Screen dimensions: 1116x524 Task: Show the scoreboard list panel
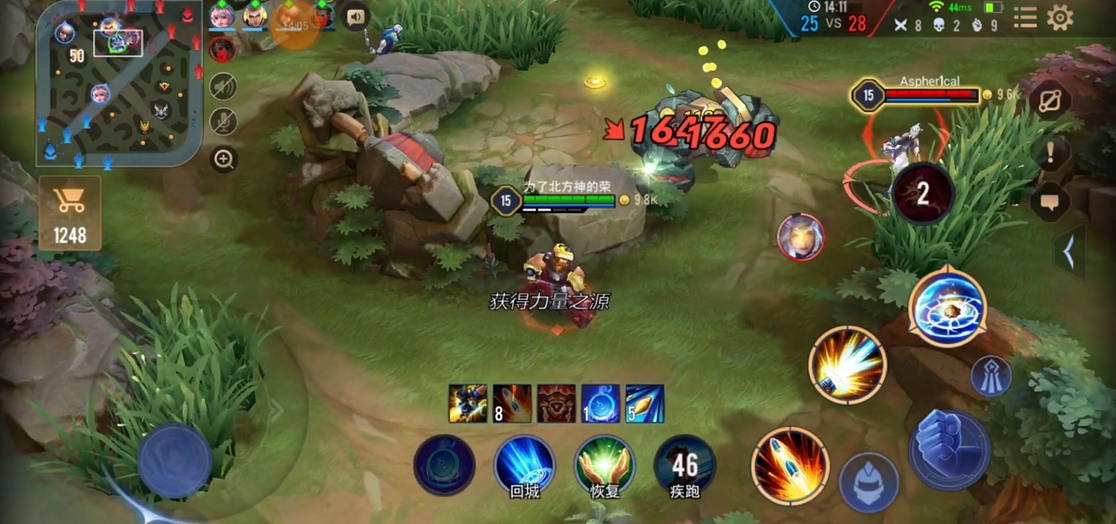click(1025, 17)
